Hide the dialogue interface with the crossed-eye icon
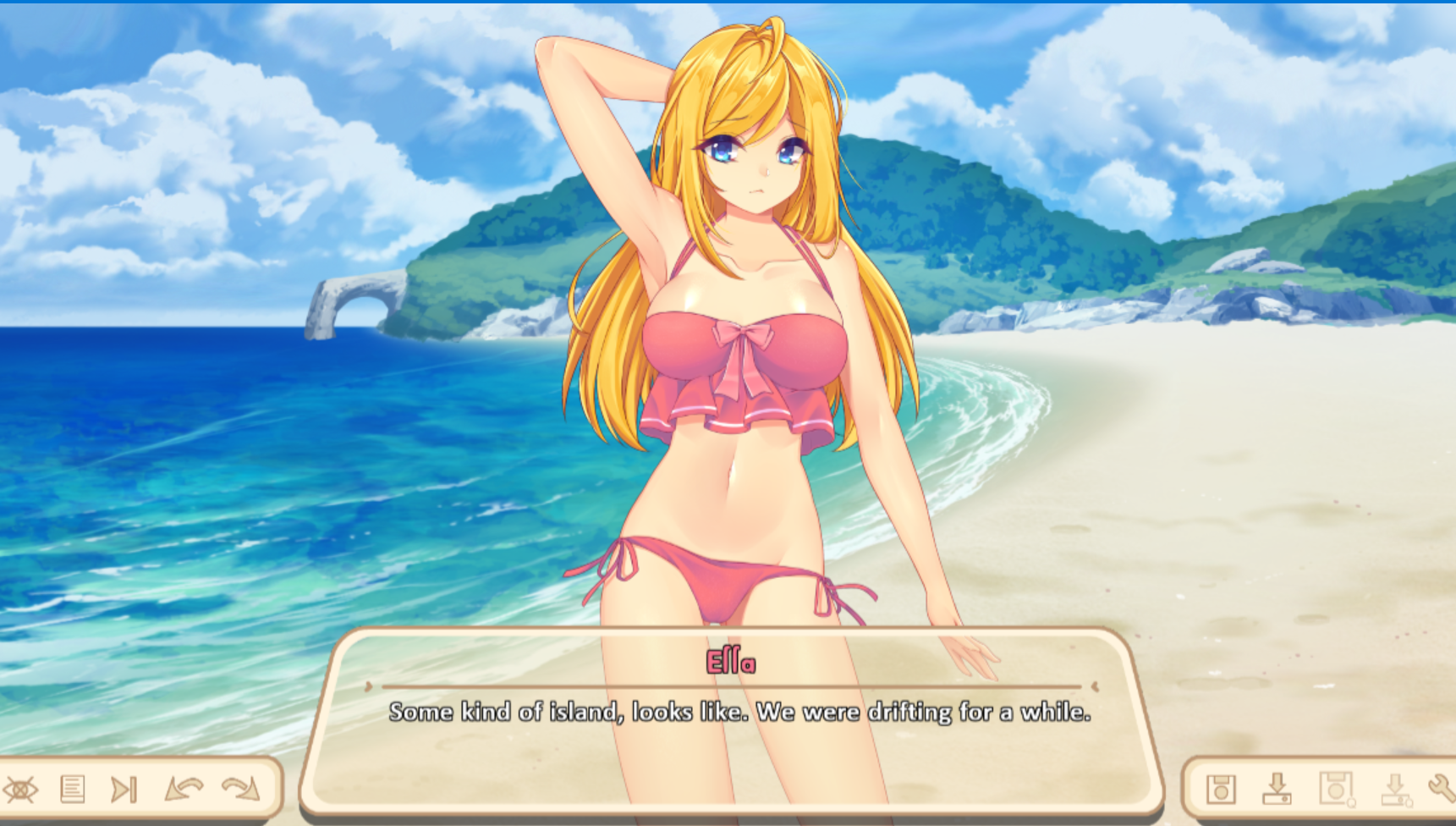The height and width of the screenshot is (826, 1456). click(20, 790)
